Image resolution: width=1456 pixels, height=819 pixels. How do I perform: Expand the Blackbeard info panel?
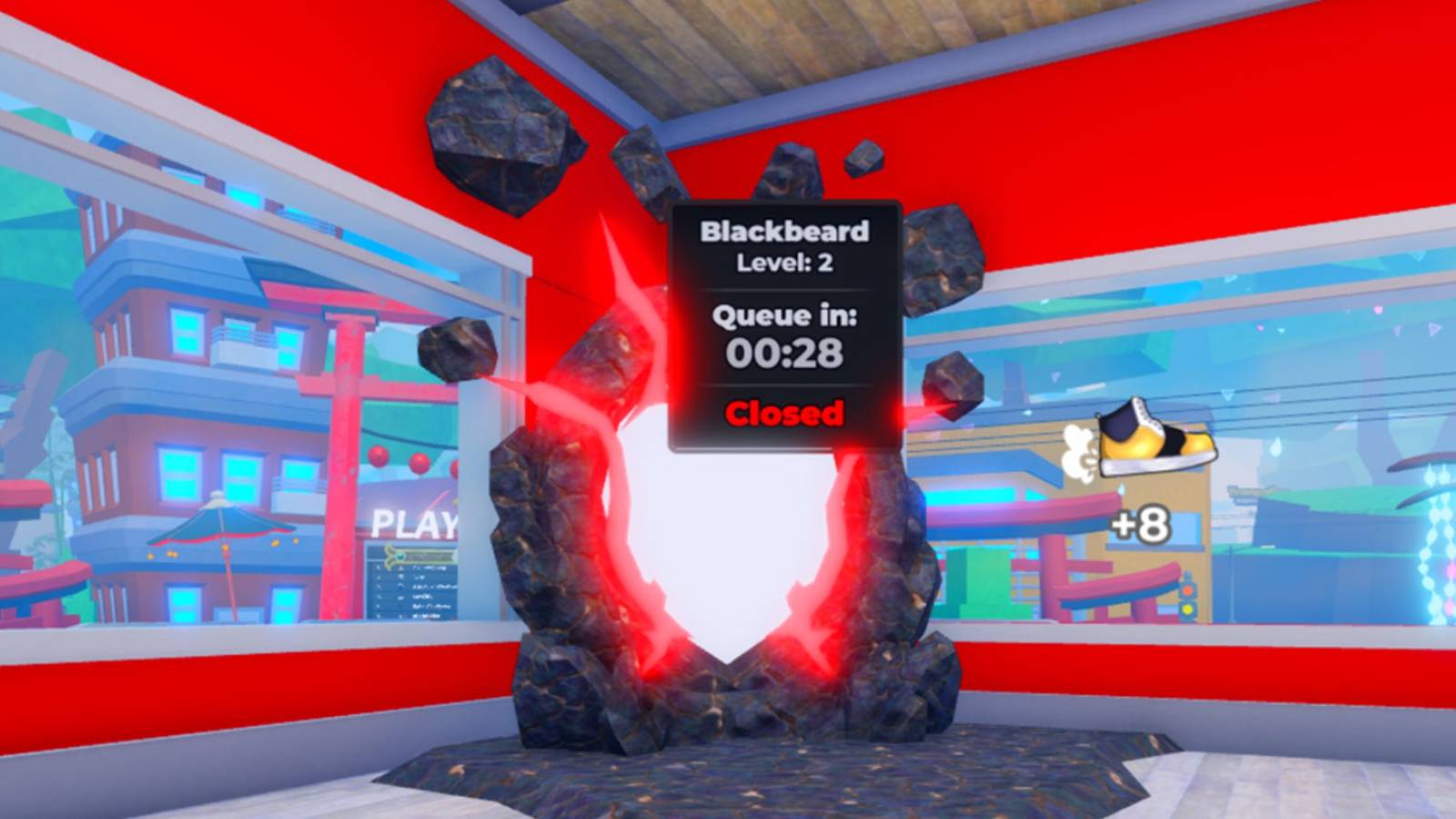tap(784, 323)
